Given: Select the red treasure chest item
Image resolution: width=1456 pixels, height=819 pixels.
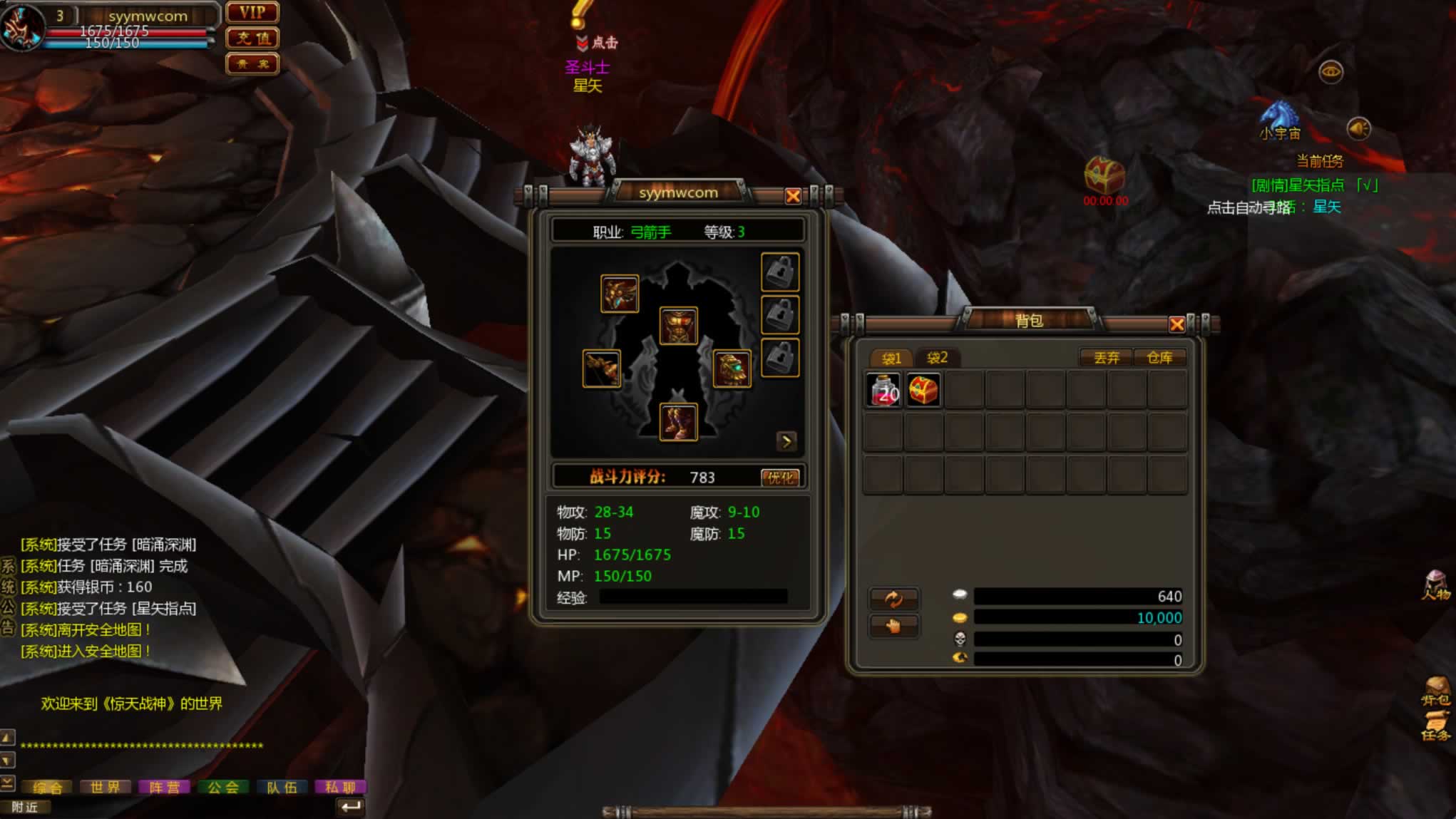Looking at the screenshot, I should coord(923,390).
